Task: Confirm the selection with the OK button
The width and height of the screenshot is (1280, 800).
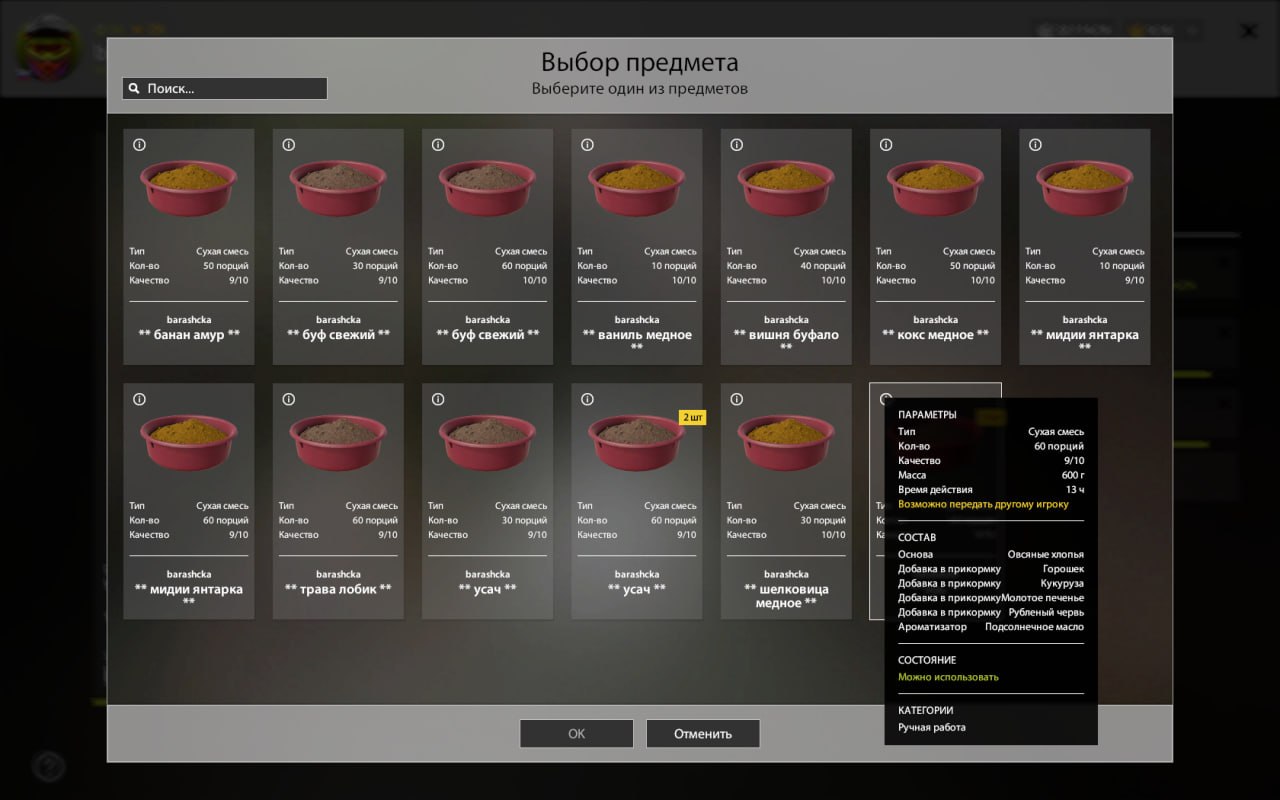Action: pyautogui.click(x=576, y=733)
